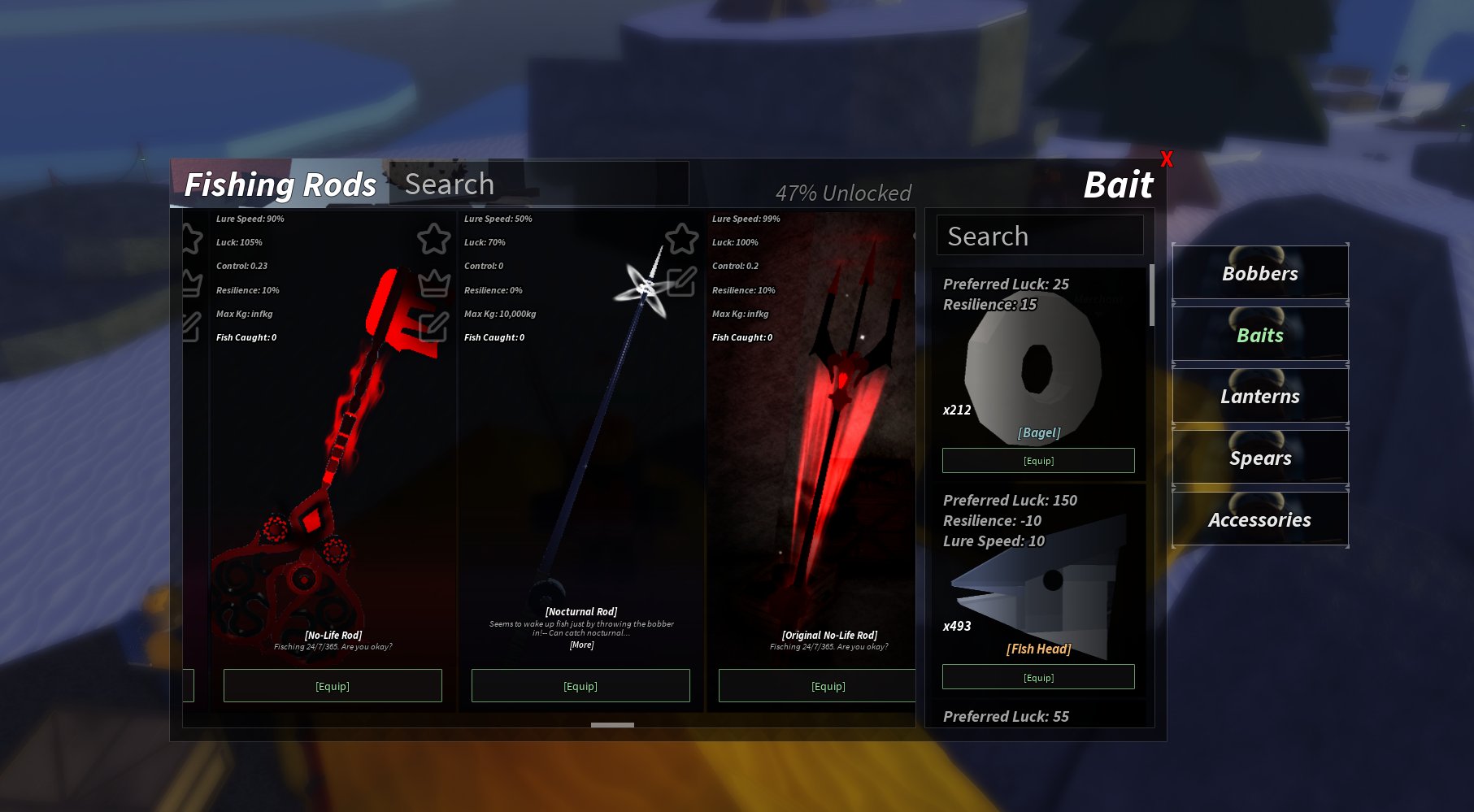Screen dimensions: 1474x812
Task: Favorite the Nocturnal Rod with its star
Action: pos(682,239)
